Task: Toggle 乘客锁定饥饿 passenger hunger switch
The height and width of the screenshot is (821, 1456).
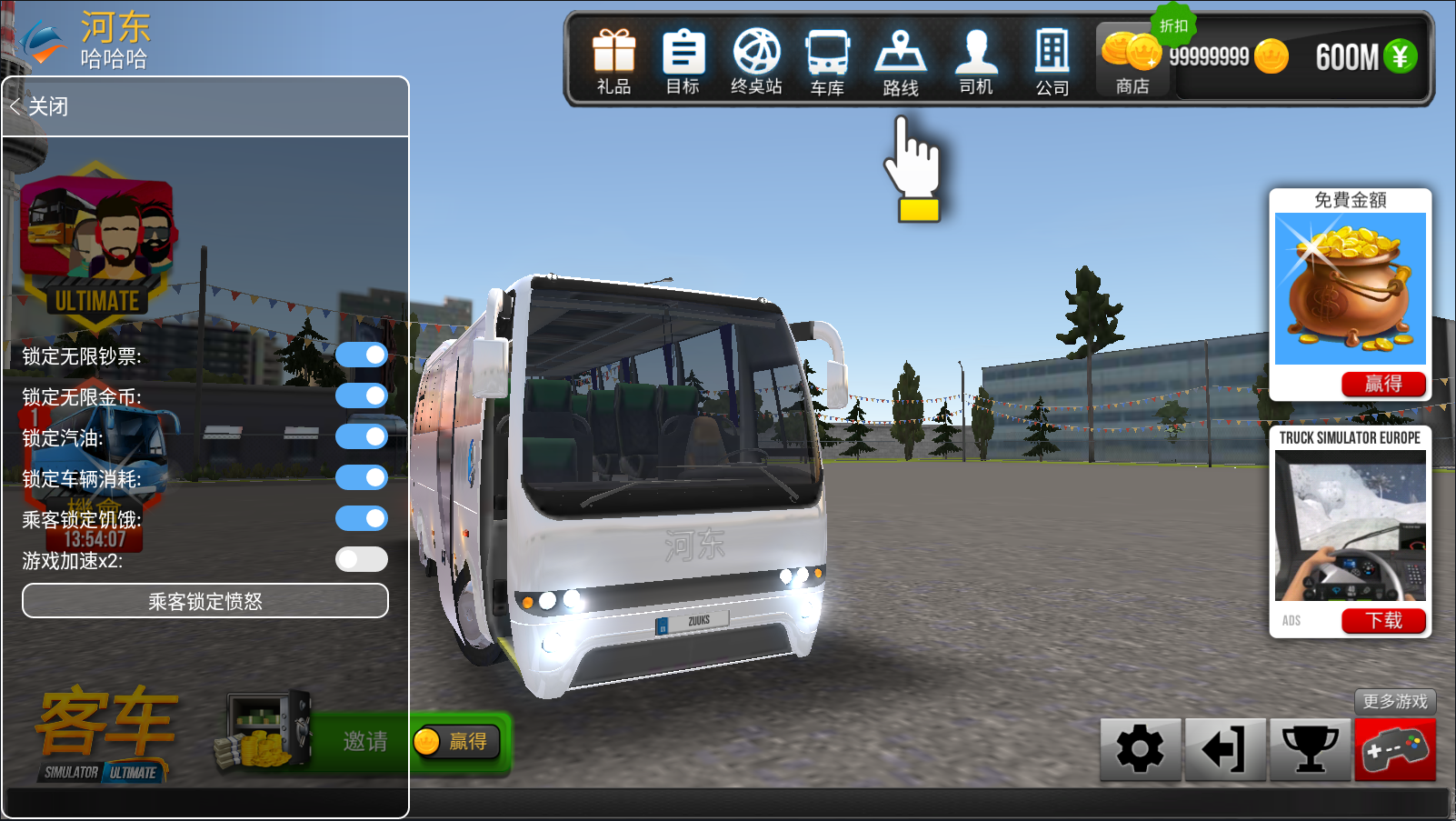Action: click(362, 518)
